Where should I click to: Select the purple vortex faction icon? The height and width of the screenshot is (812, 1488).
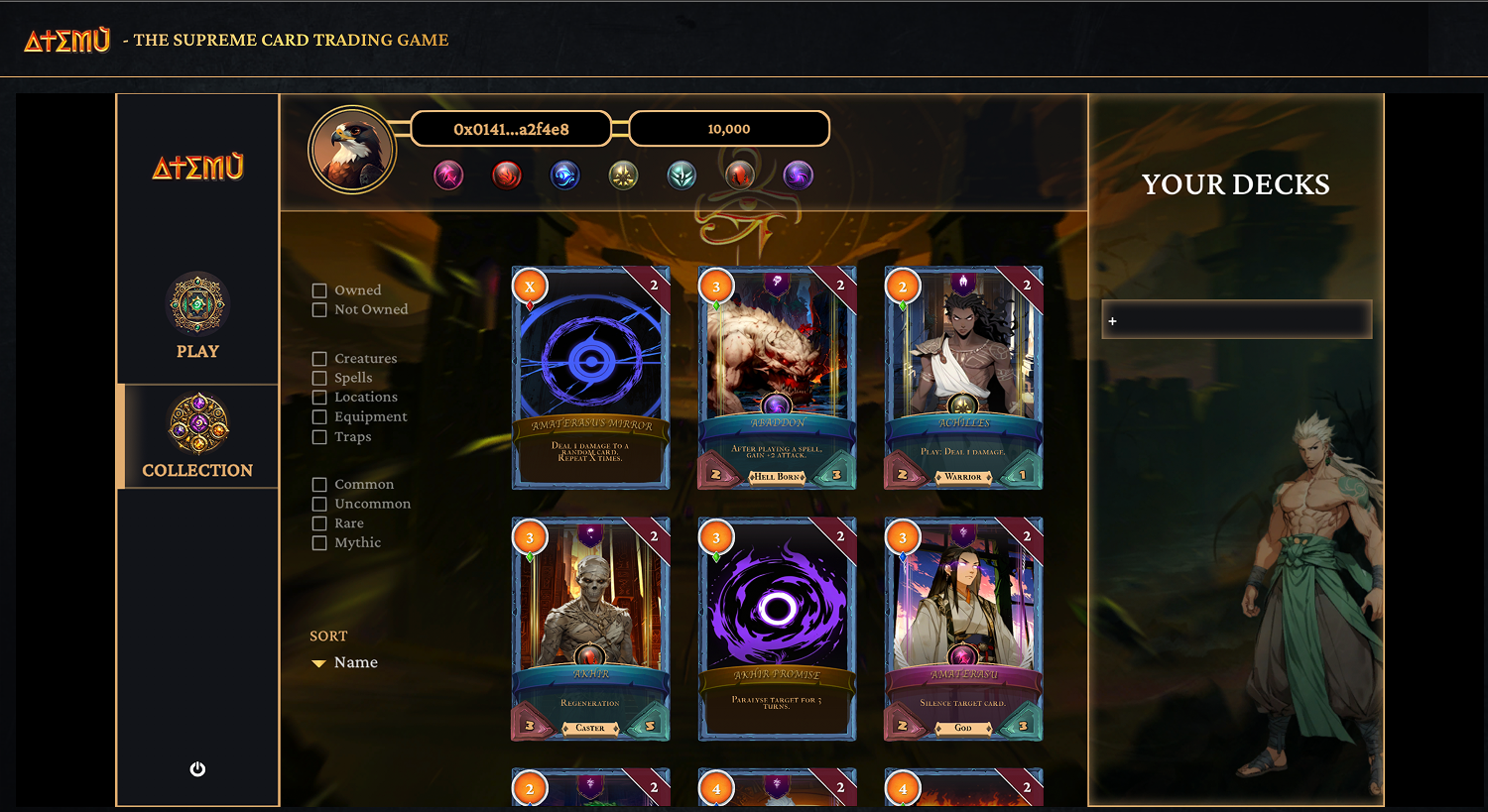(797, 174)
